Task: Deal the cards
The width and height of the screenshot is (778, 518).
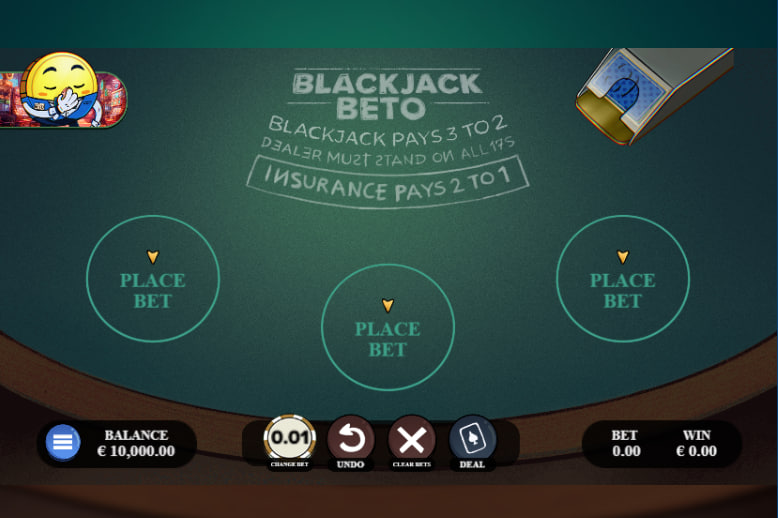Action: pos(472,439)
